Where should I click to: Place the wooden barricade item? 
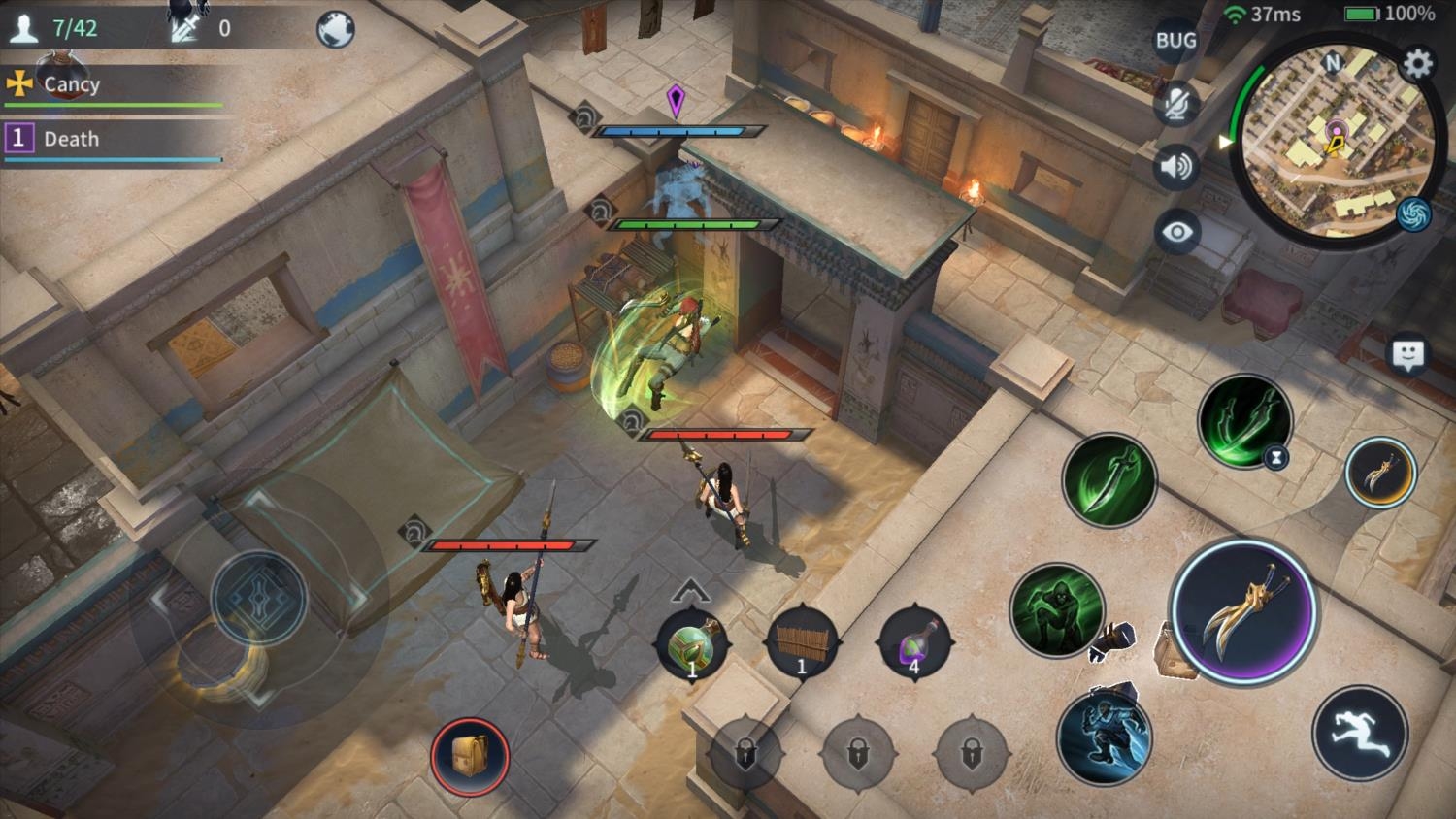[x=802, y=642]
